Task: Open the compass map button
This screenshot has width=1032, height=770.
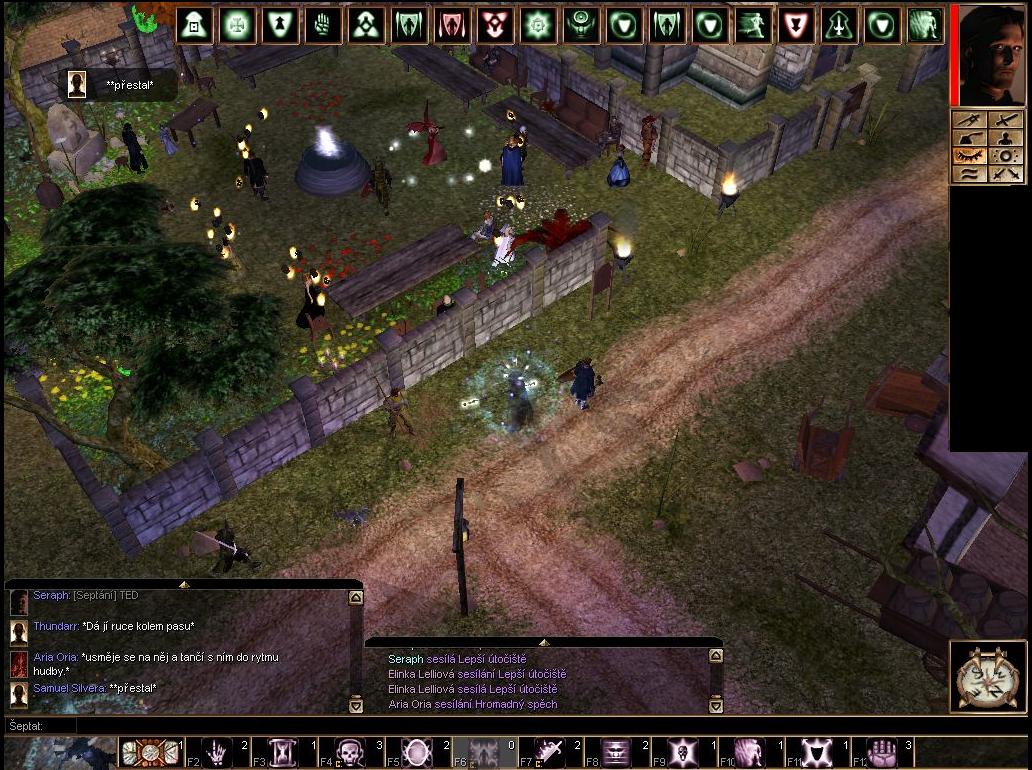Action: pyautogui.click(x=988, y=678)
